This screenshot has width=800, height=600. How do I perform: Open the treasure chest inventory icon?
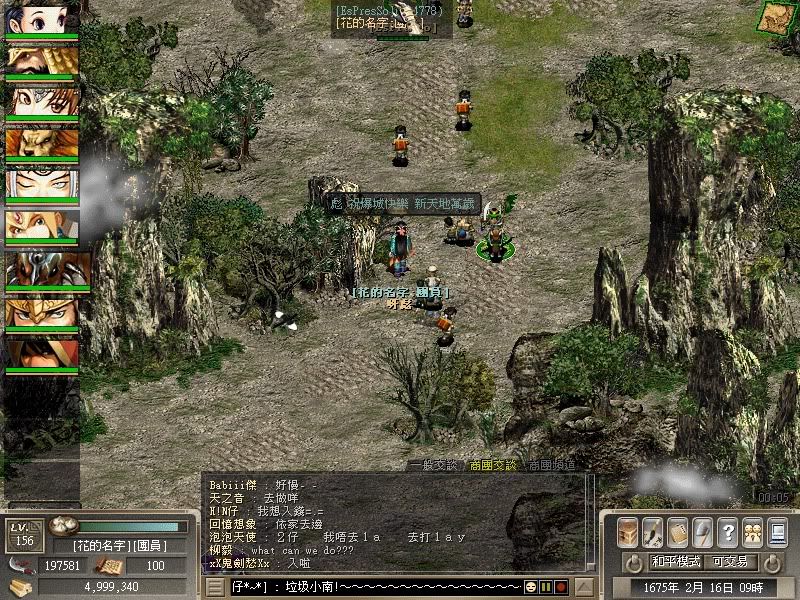pos(628,531)
